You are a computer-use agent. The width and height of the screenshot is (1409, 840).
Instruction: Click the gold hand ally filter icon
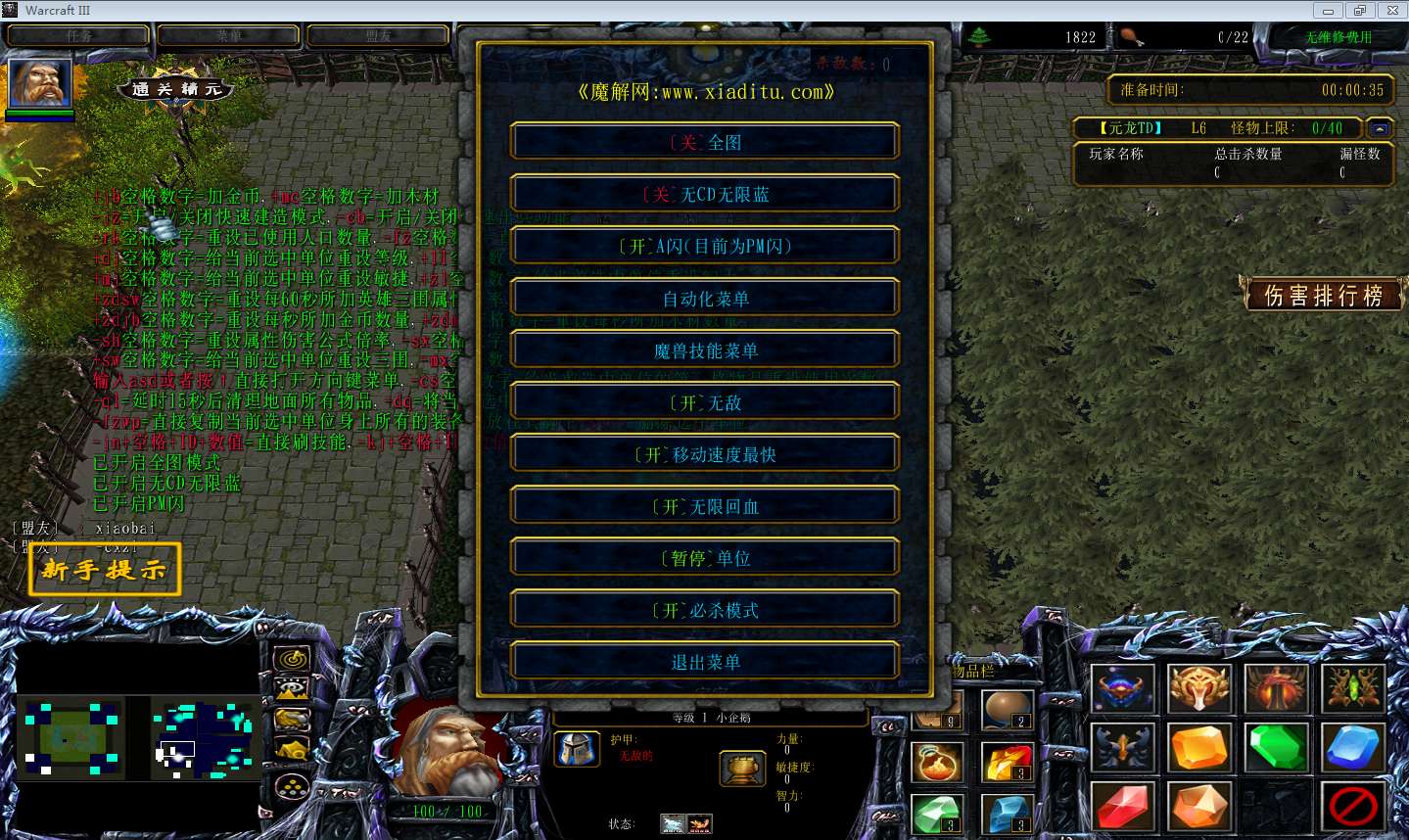point(292,719)
